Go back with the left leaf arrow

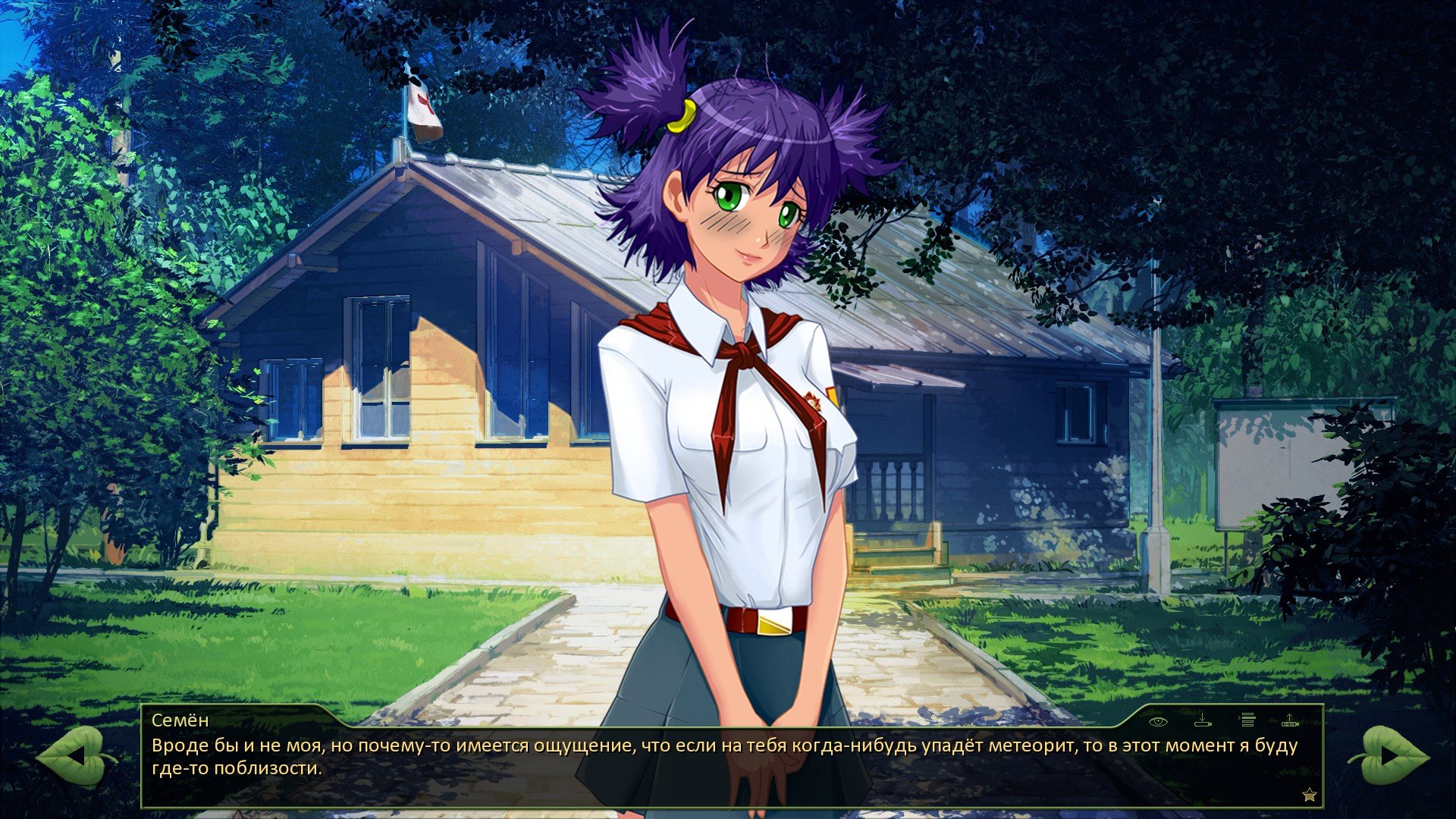[x=74, y=755]
